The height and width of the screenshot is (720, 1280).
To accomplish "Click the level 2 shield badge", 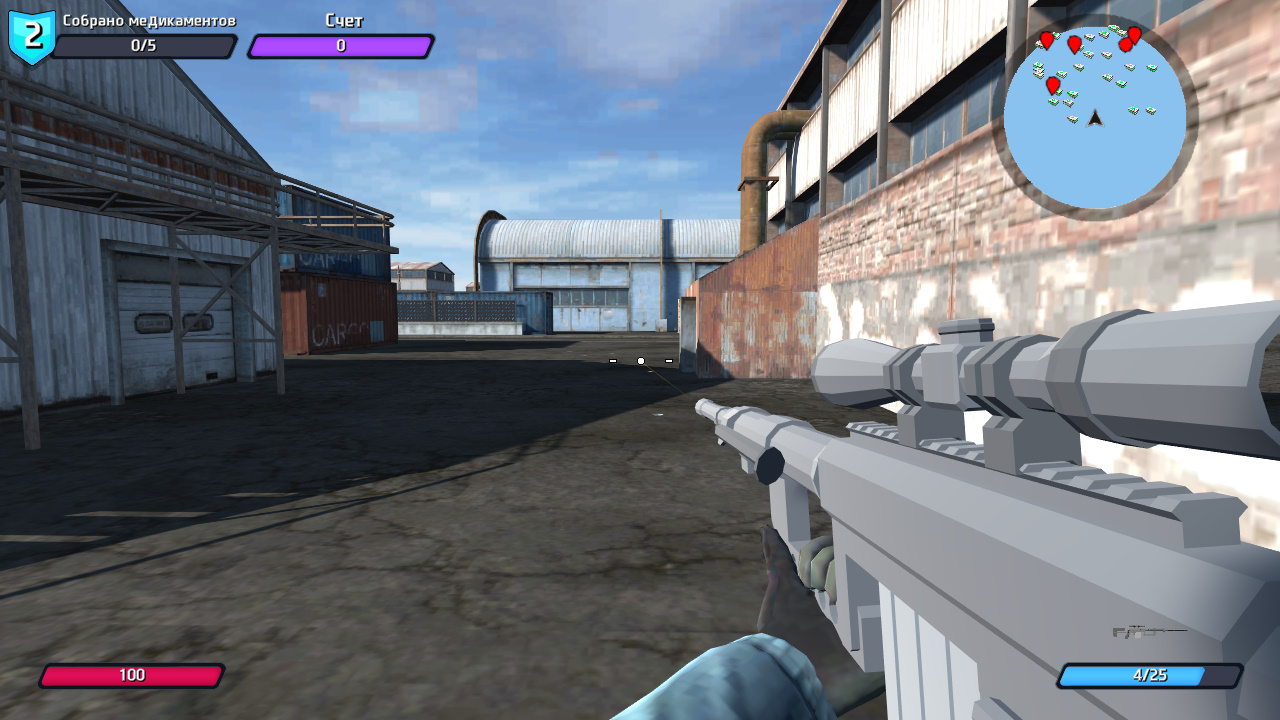I will tap(30, 33).
